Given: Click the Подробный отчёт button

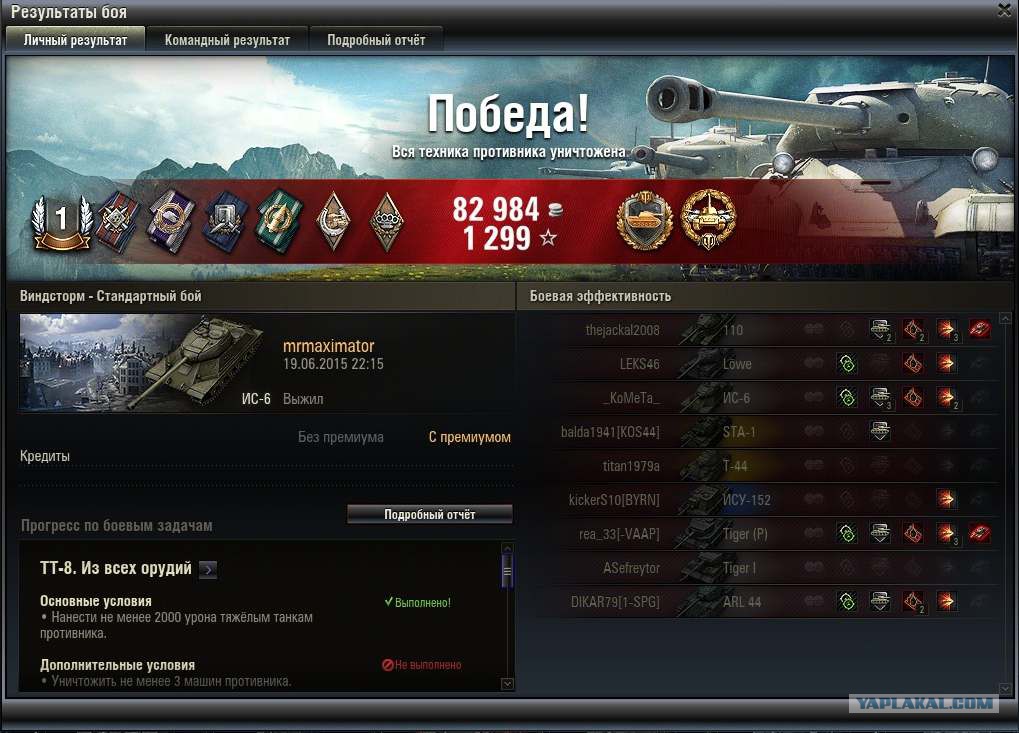Looking at the screenshot, I should tap(429, 514).
